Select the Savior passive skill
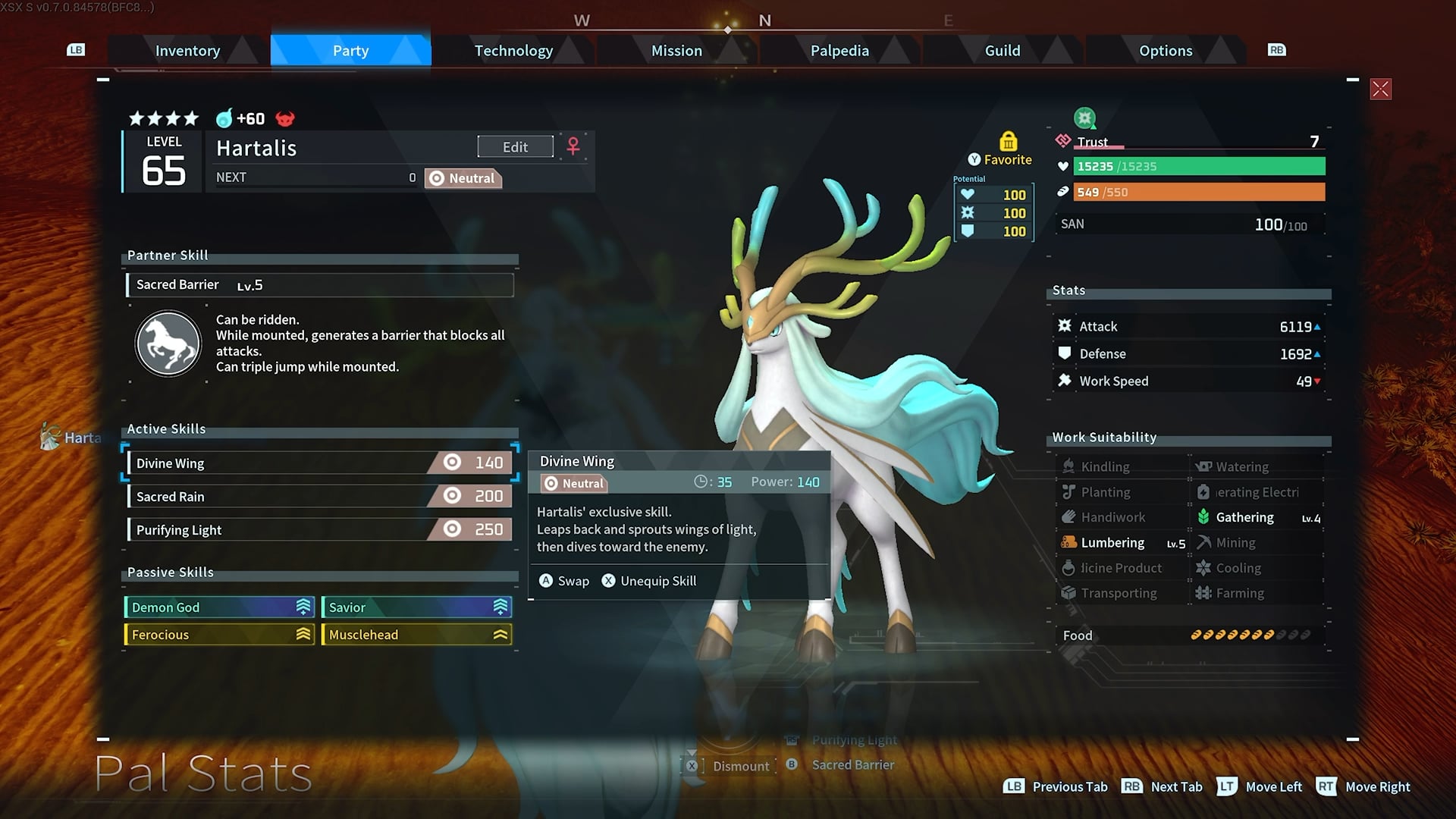 click(x=416, y=607)
